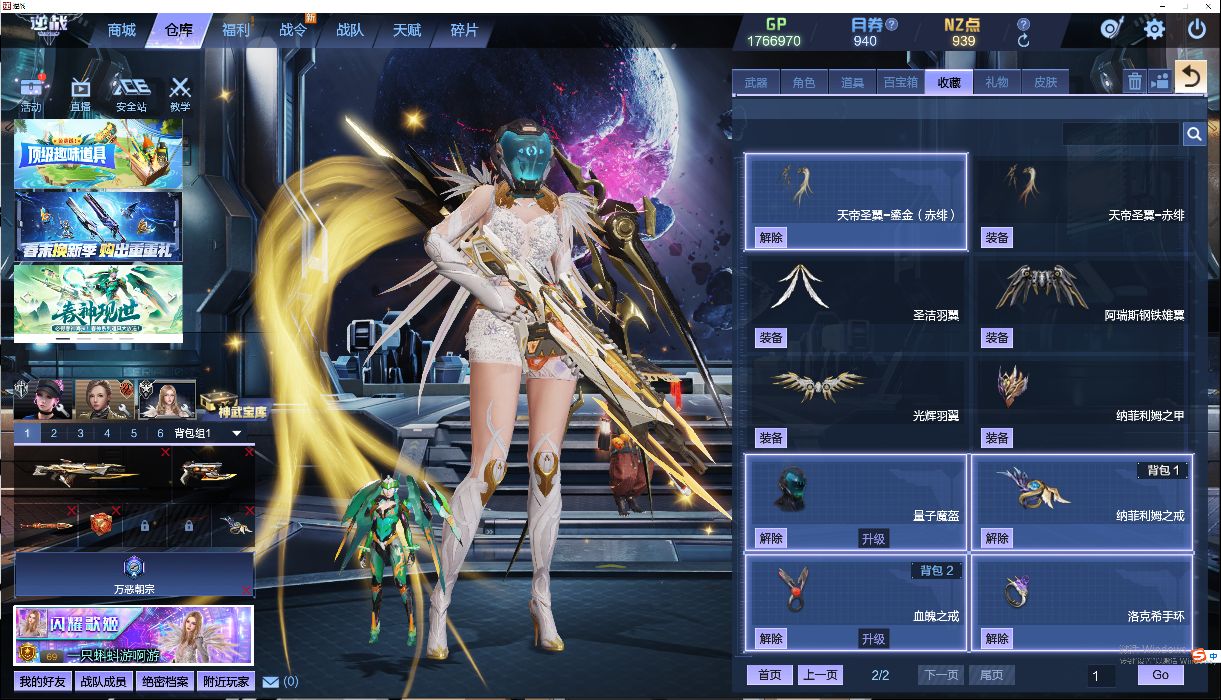This screenshot has width=1221, height=700.
Task: Go to the 碎片 fragments menu
Action: pos(464,30)
